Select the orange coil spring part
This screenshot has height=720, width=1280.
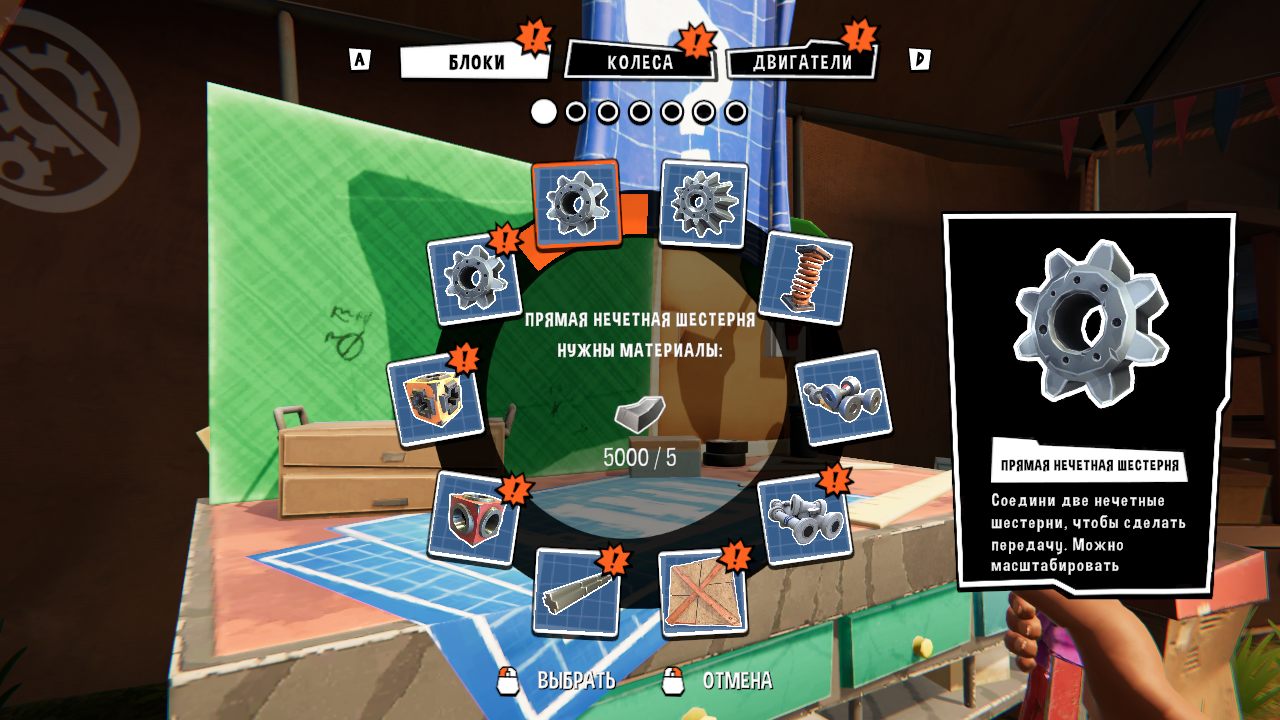804,277
